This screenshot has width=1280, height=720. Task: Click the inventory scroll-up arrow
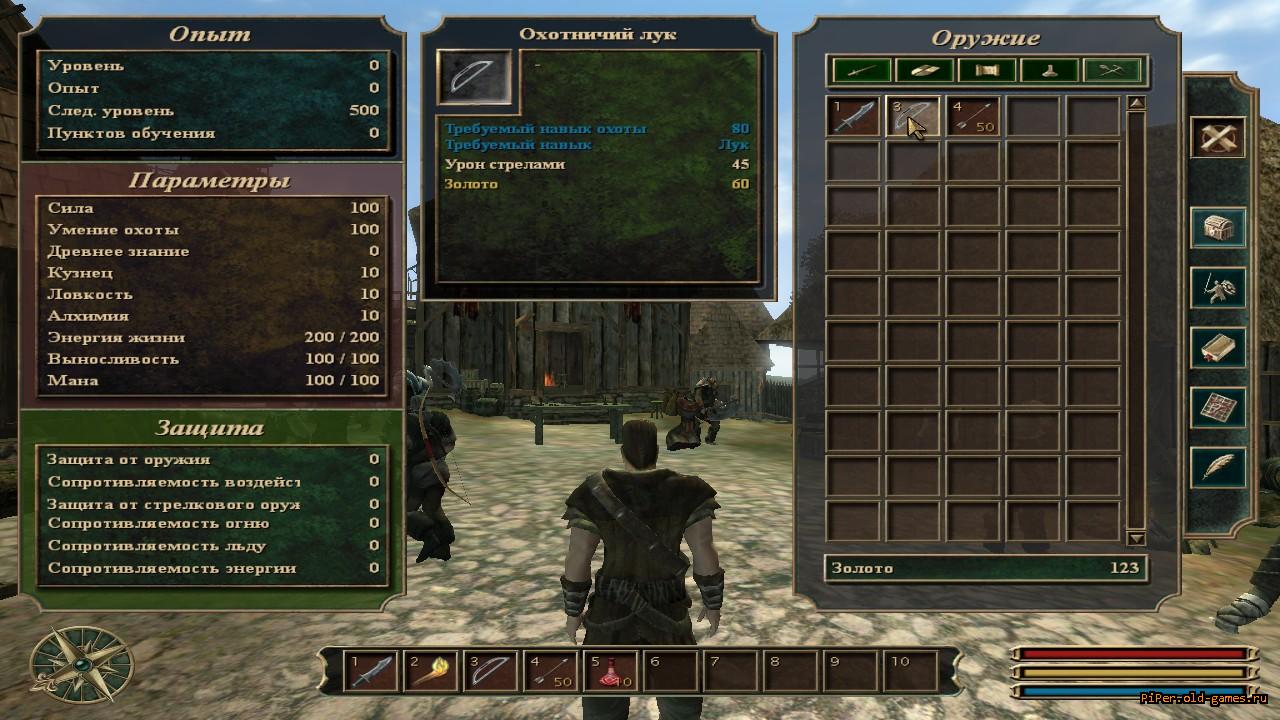tap(1136, 103)
